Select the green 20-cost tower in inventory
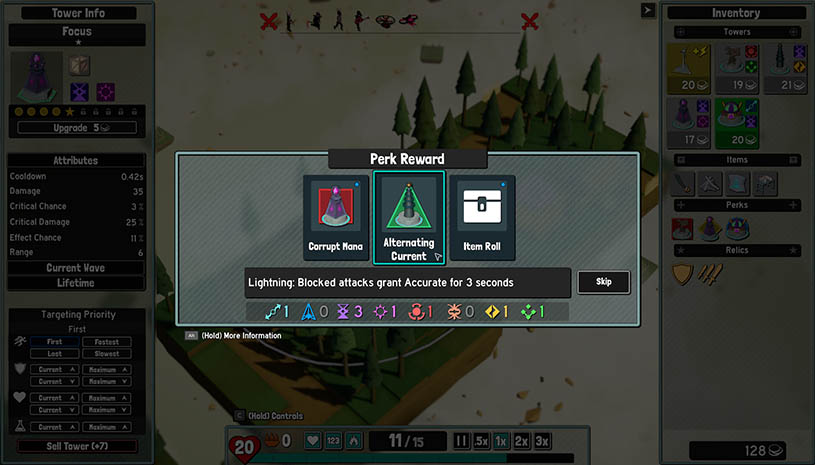 coord(737,121)
